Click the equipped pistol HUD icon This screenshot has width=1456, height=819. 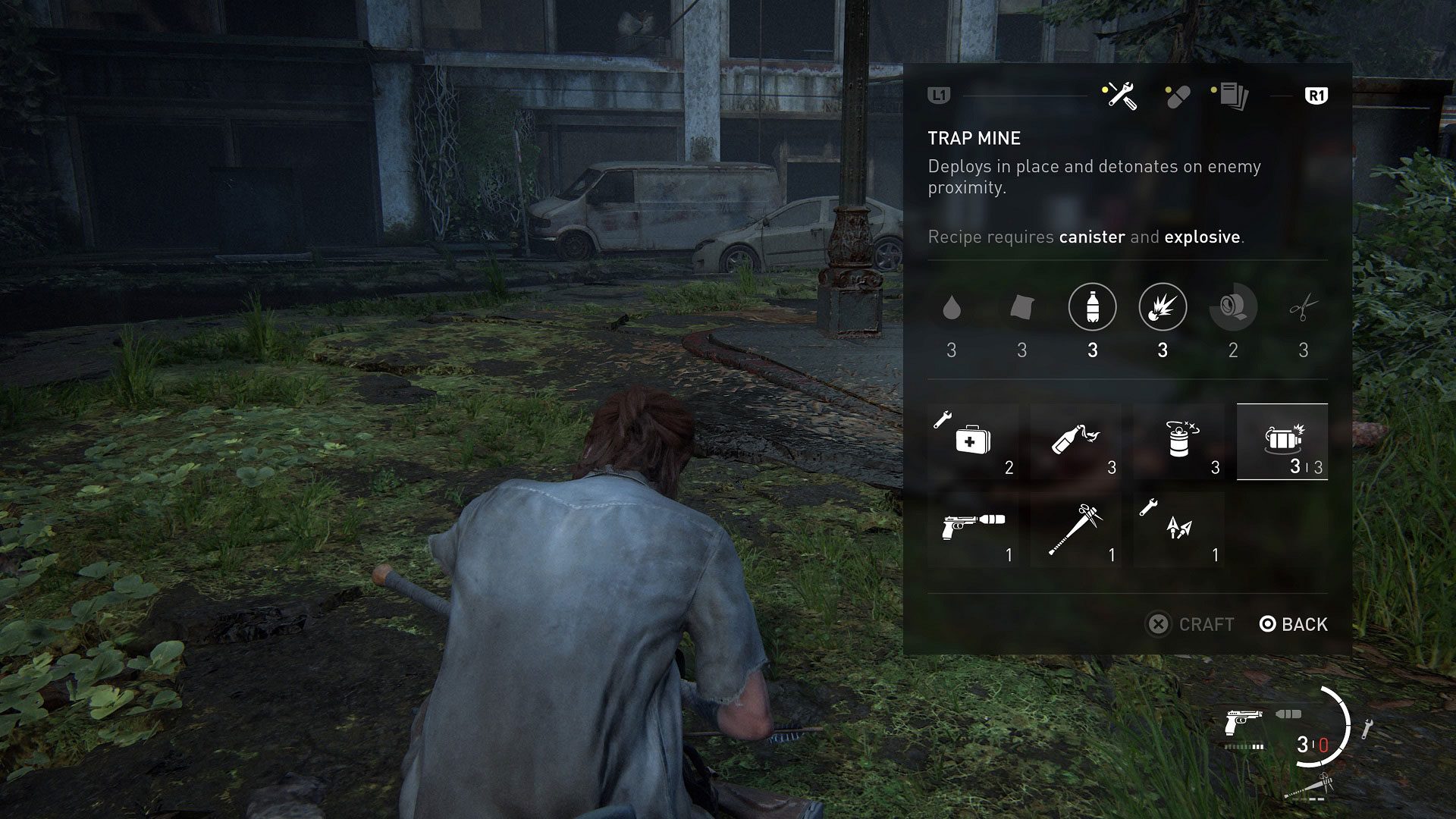click(x=1244, y=720)
